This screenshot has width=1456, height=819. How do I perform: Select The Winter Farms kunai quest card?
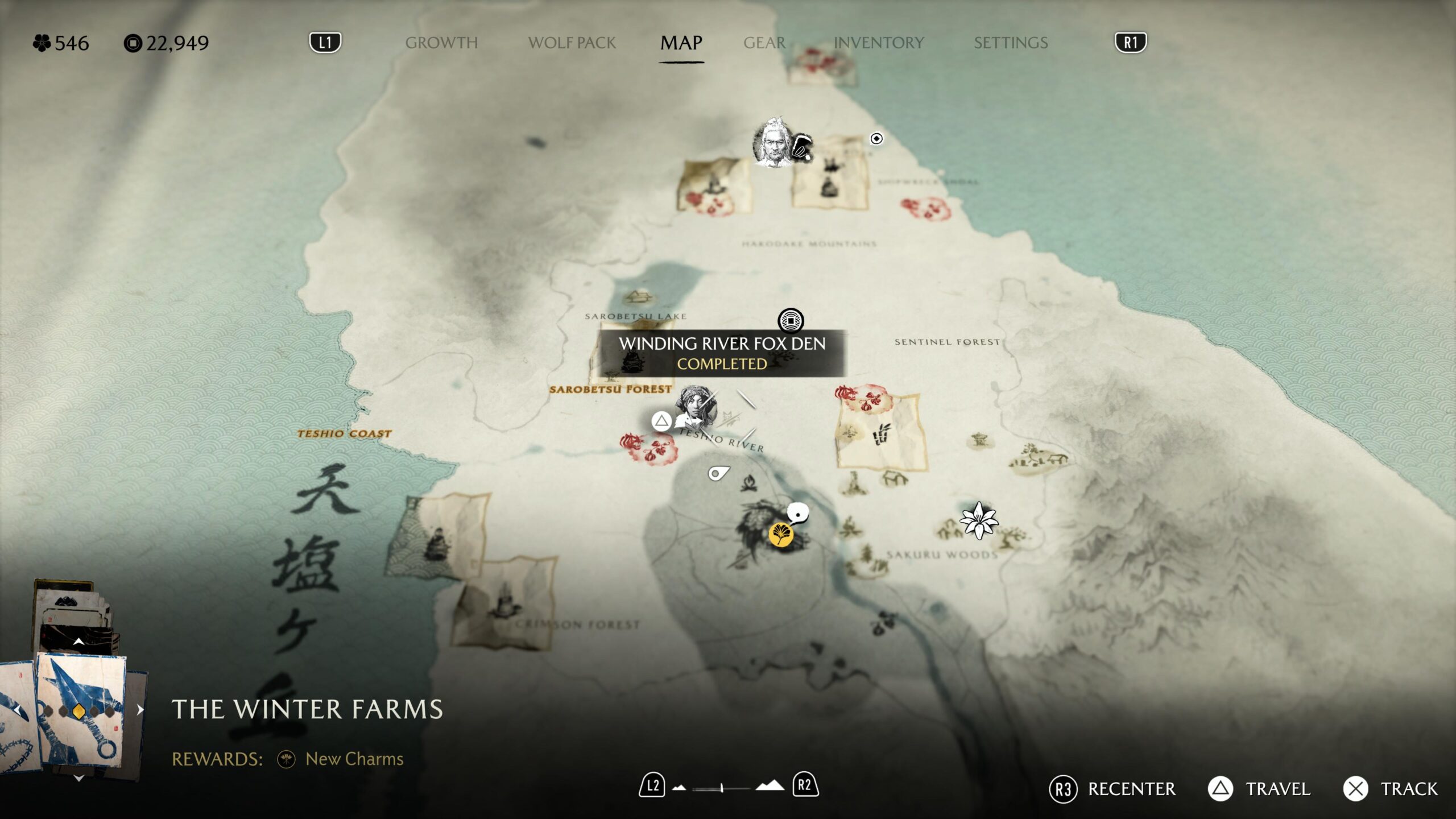coord(81,711)
